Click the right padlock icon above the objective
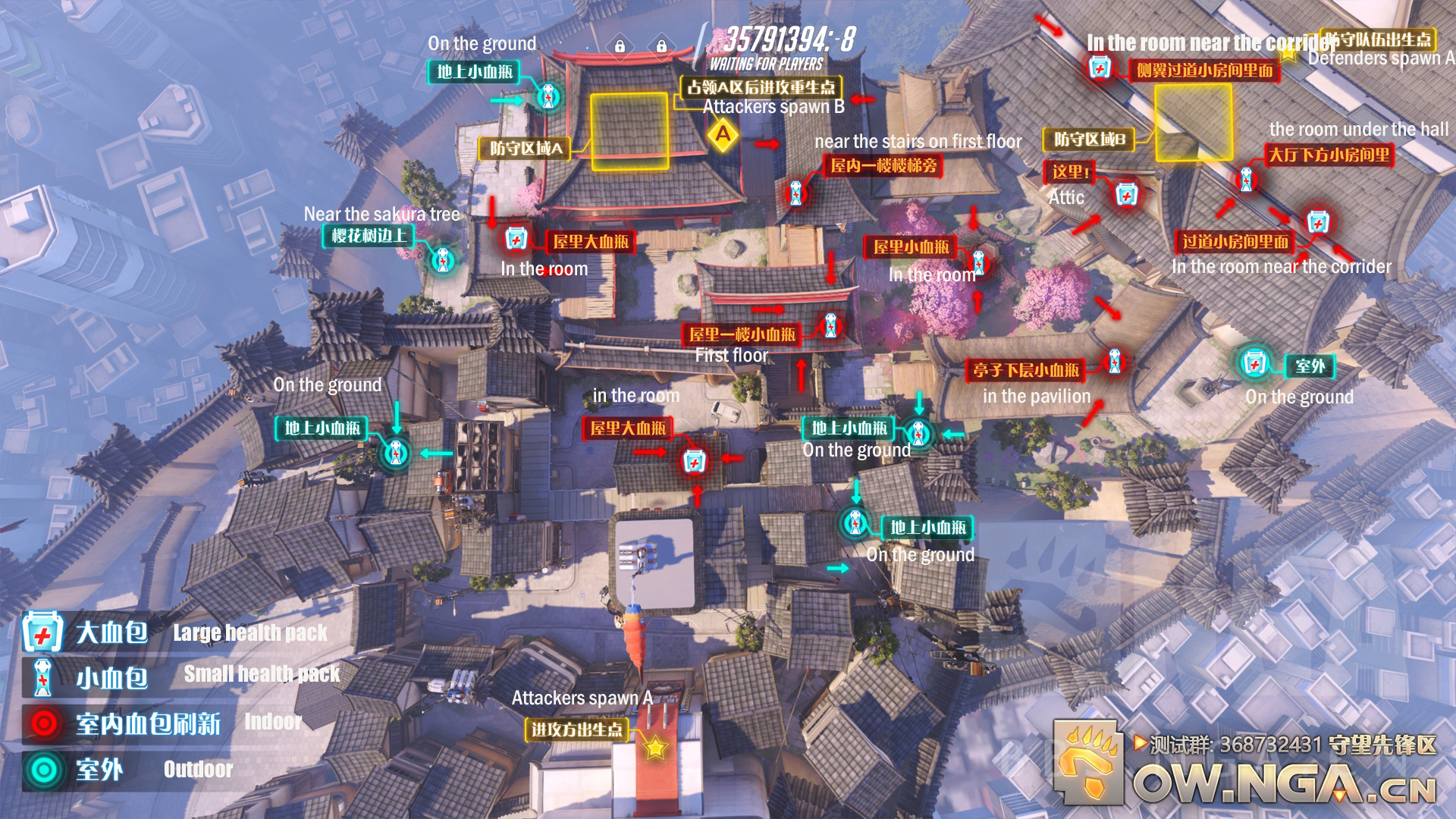1456x819 pixels. coord(662,45)
